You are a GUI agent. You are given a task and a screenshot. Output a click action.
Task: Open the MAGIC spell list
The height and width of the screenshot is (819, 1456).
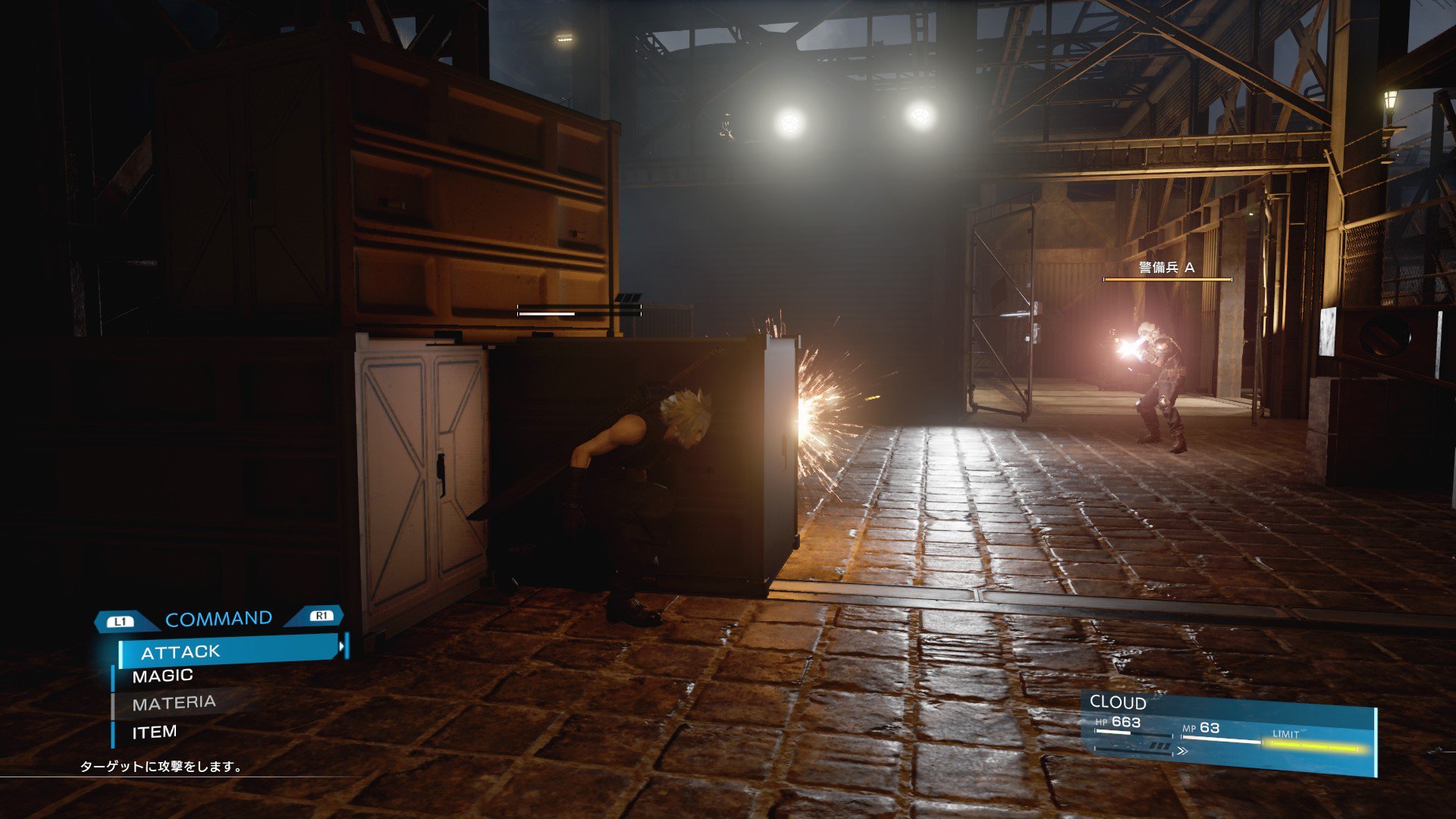[162, 674]
